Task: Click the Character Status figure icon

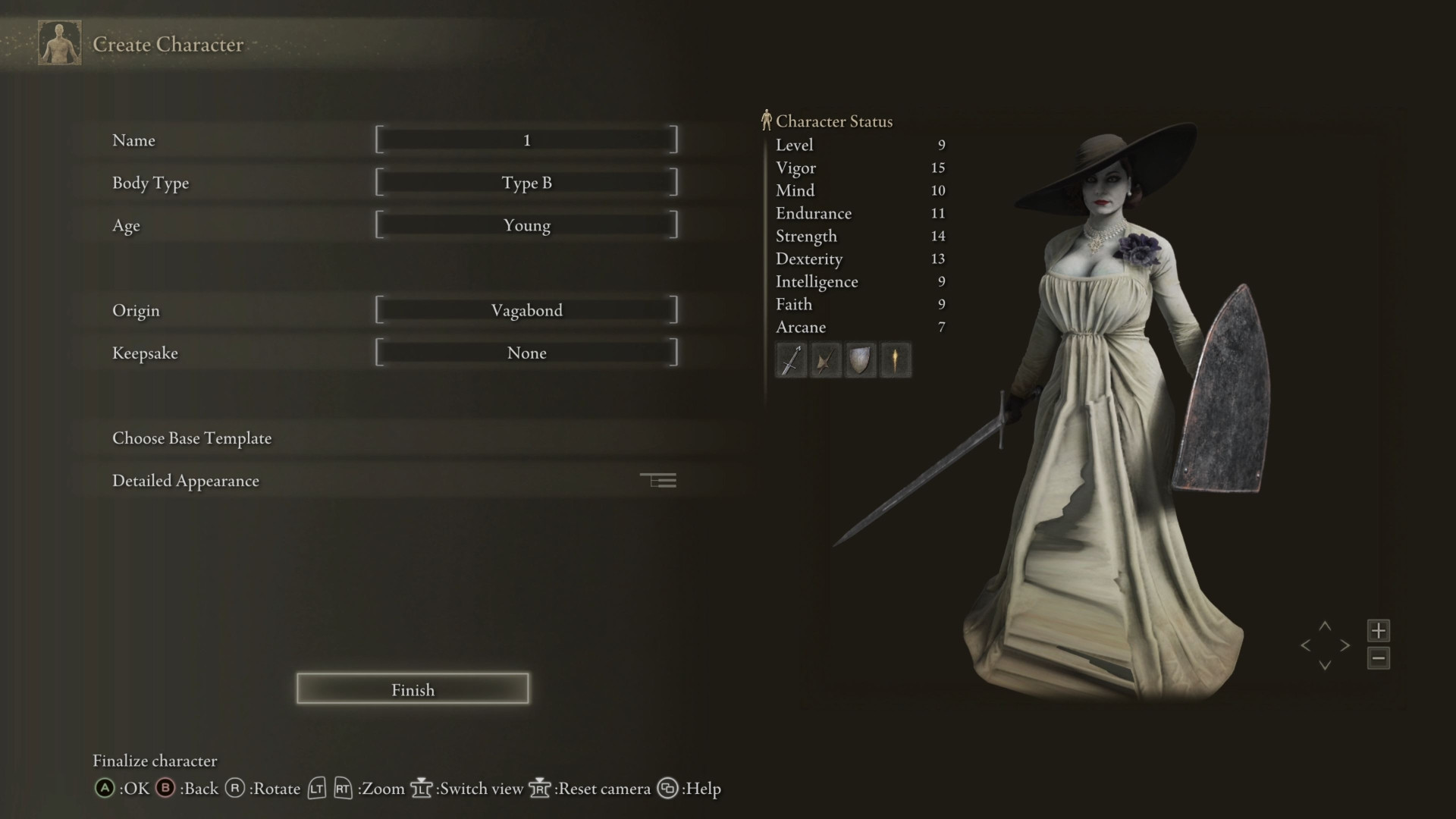Action: pyautogui.click(x=766, y=118)
